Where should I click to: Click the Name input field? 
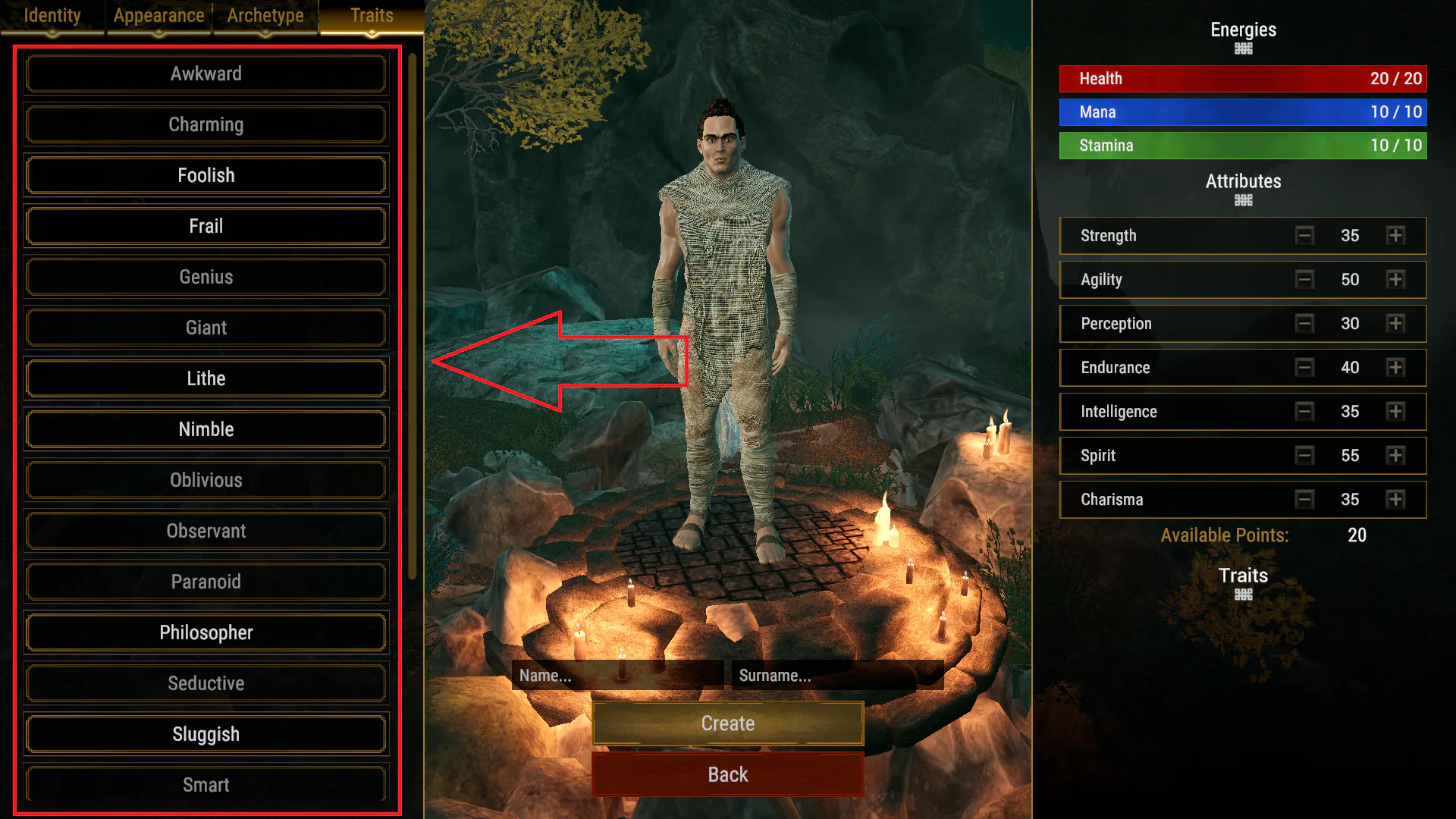617,675
